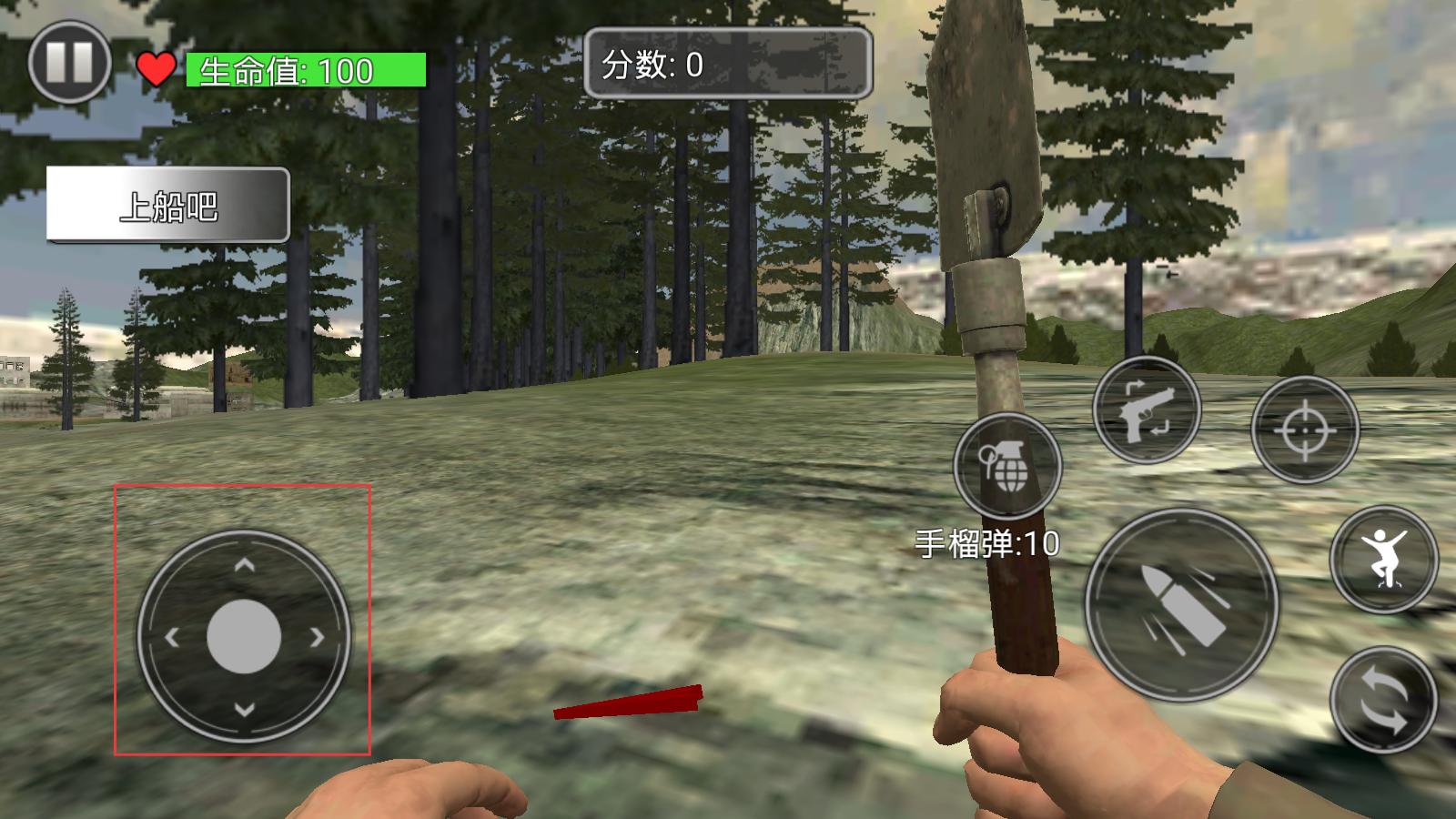Tap the joystick's left arrow
This screenshot has height=819, width=1456.
coord(173,638)
